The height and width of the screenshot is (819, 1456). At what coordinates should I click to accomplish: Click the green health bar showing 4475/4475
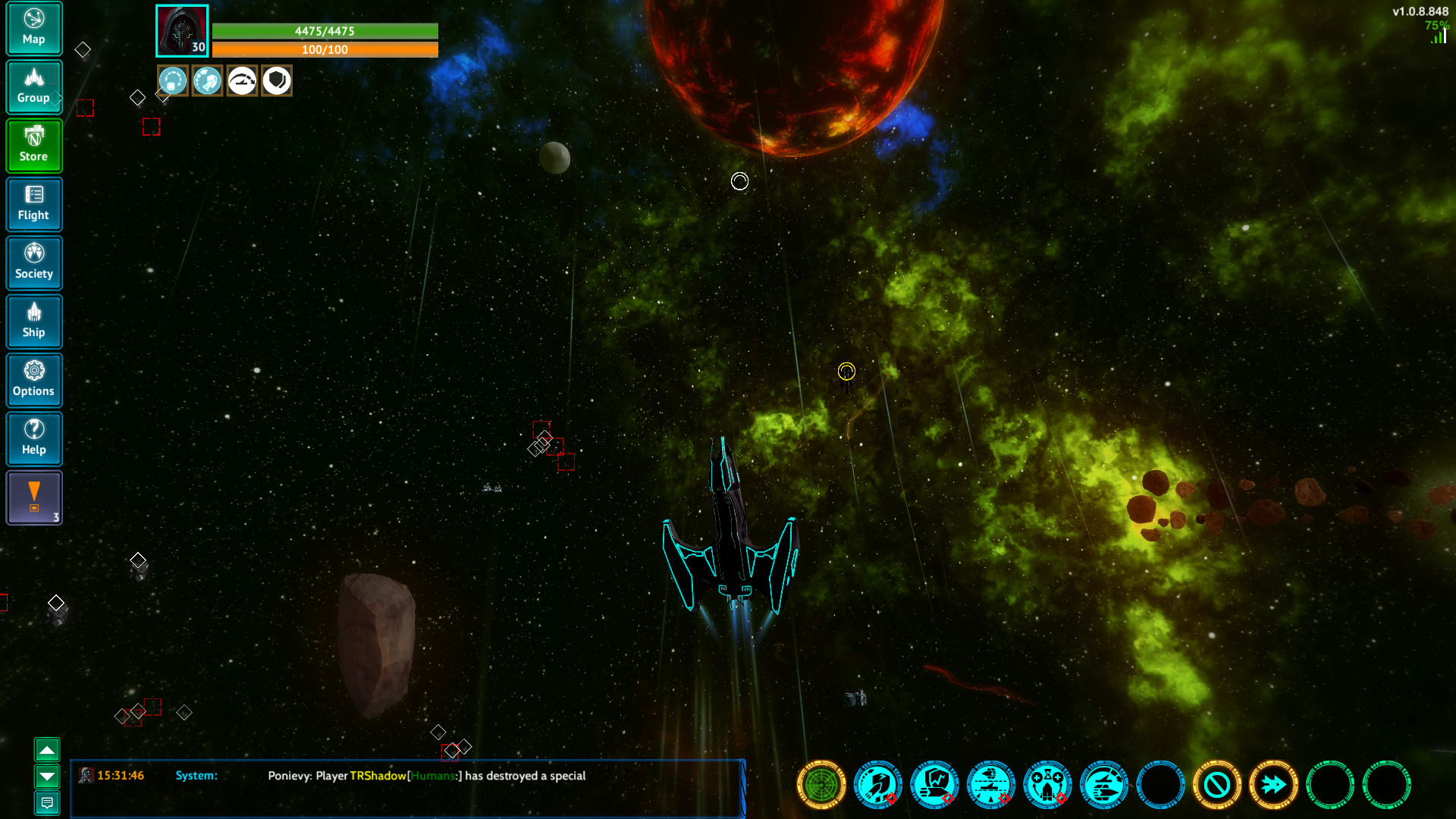[325, 32]
